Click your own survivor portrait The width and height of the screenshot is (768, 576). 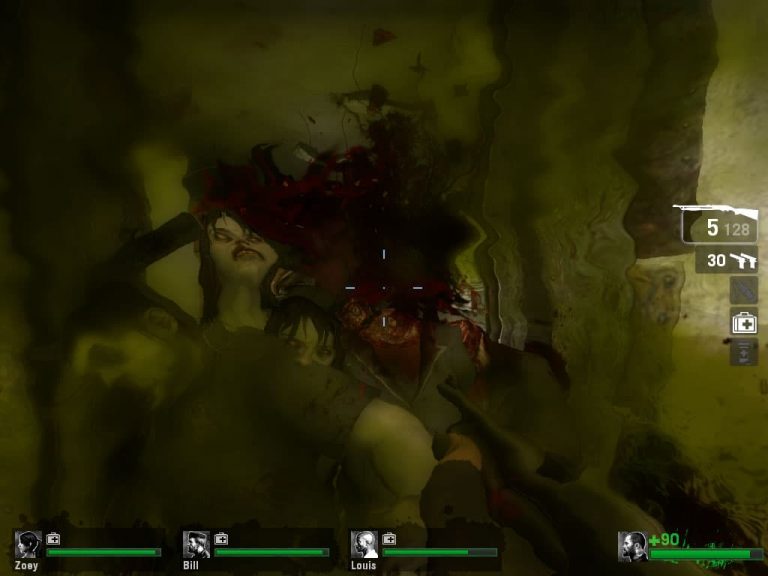(x=631, y=546)
